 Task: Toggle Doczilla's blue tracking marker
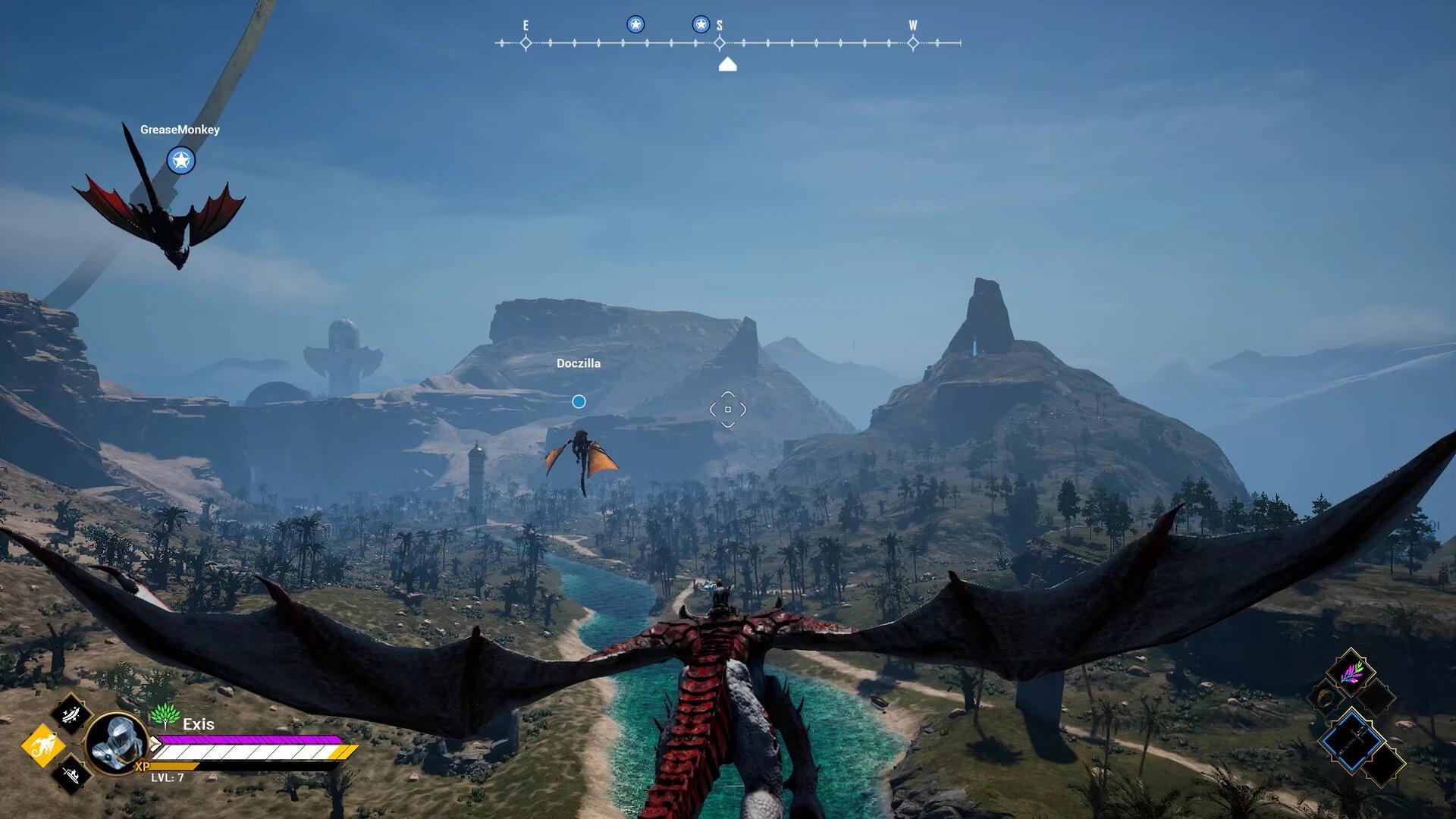click(x=579, y=402)
